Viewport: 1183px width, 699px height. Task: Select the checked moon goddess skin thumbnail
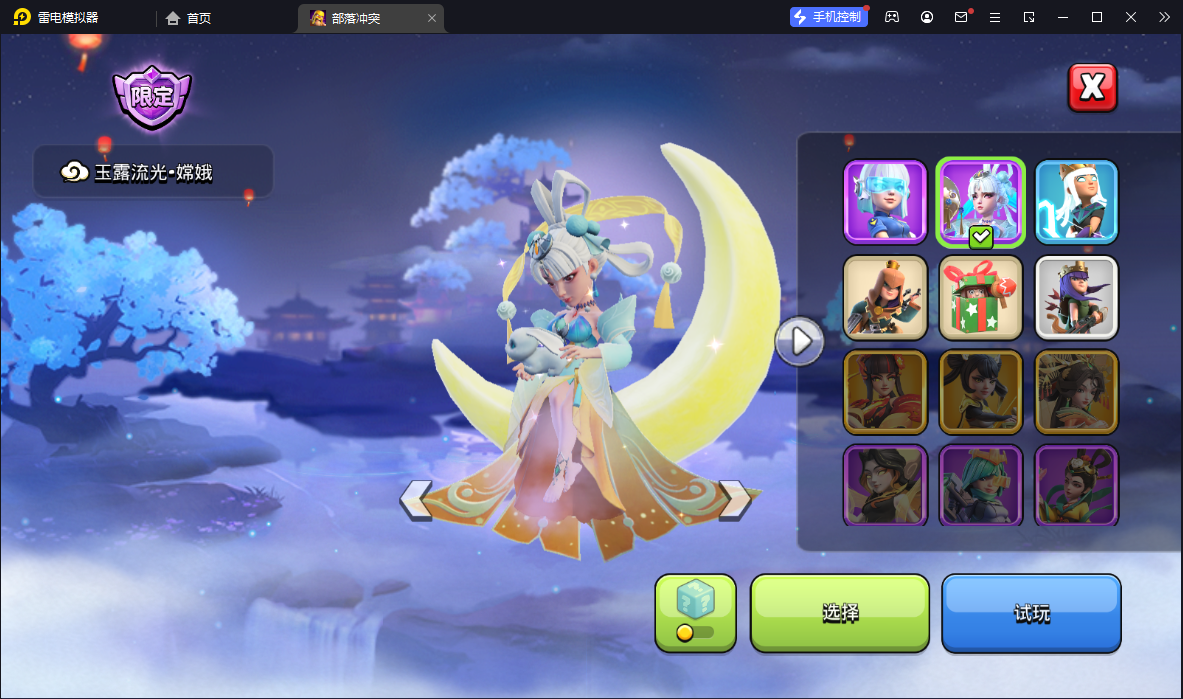tap(980, 202)
